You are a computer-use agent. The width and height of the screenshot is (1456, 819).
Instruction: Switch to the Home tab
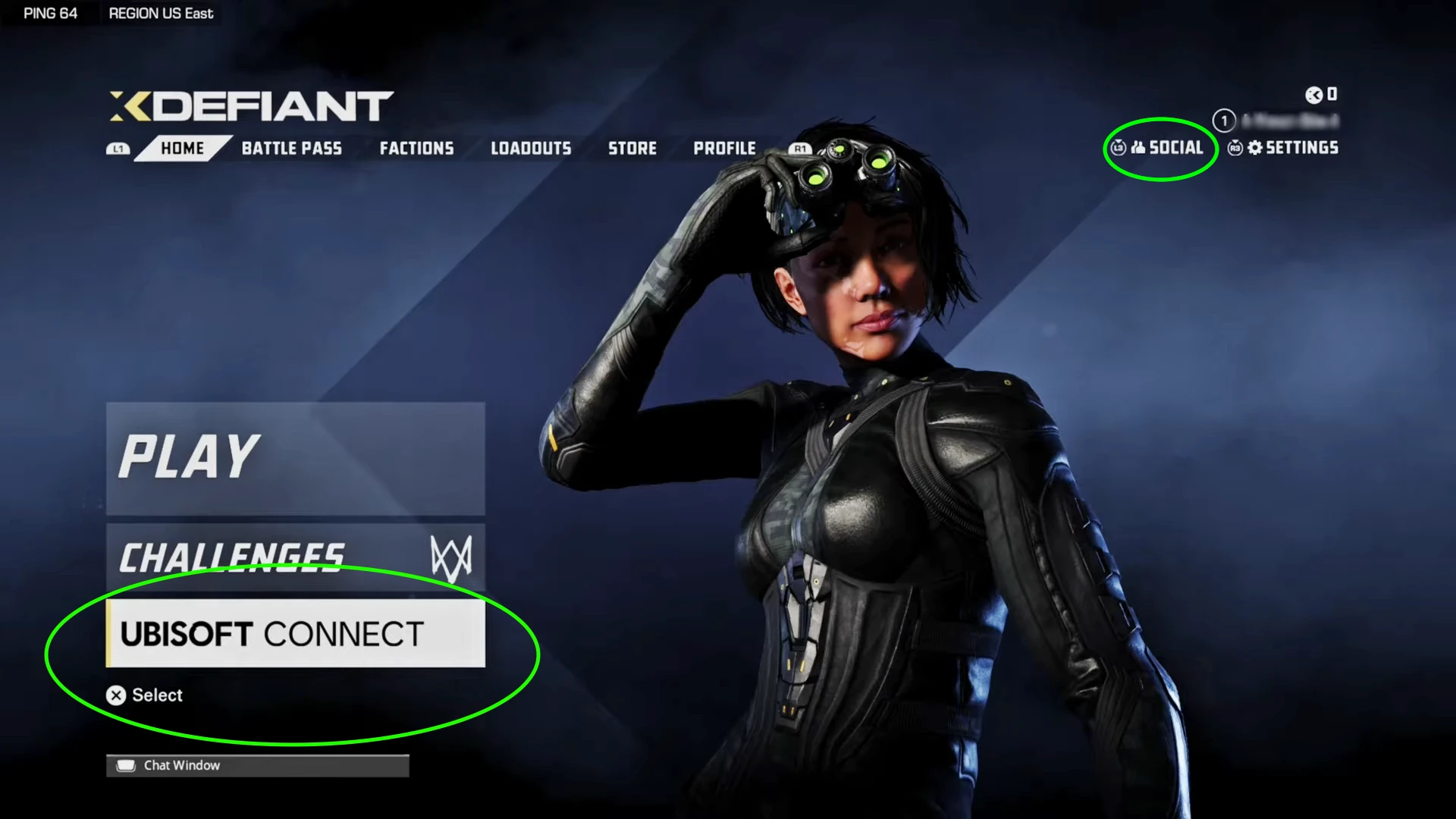coord(182,149)
